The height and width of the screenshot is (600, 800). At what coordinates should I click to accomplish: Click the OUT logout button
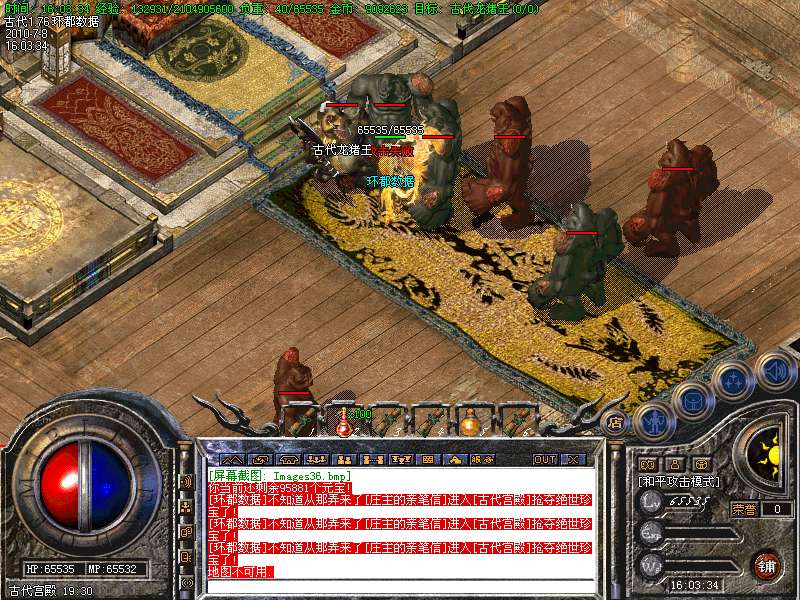pos(545,459)
